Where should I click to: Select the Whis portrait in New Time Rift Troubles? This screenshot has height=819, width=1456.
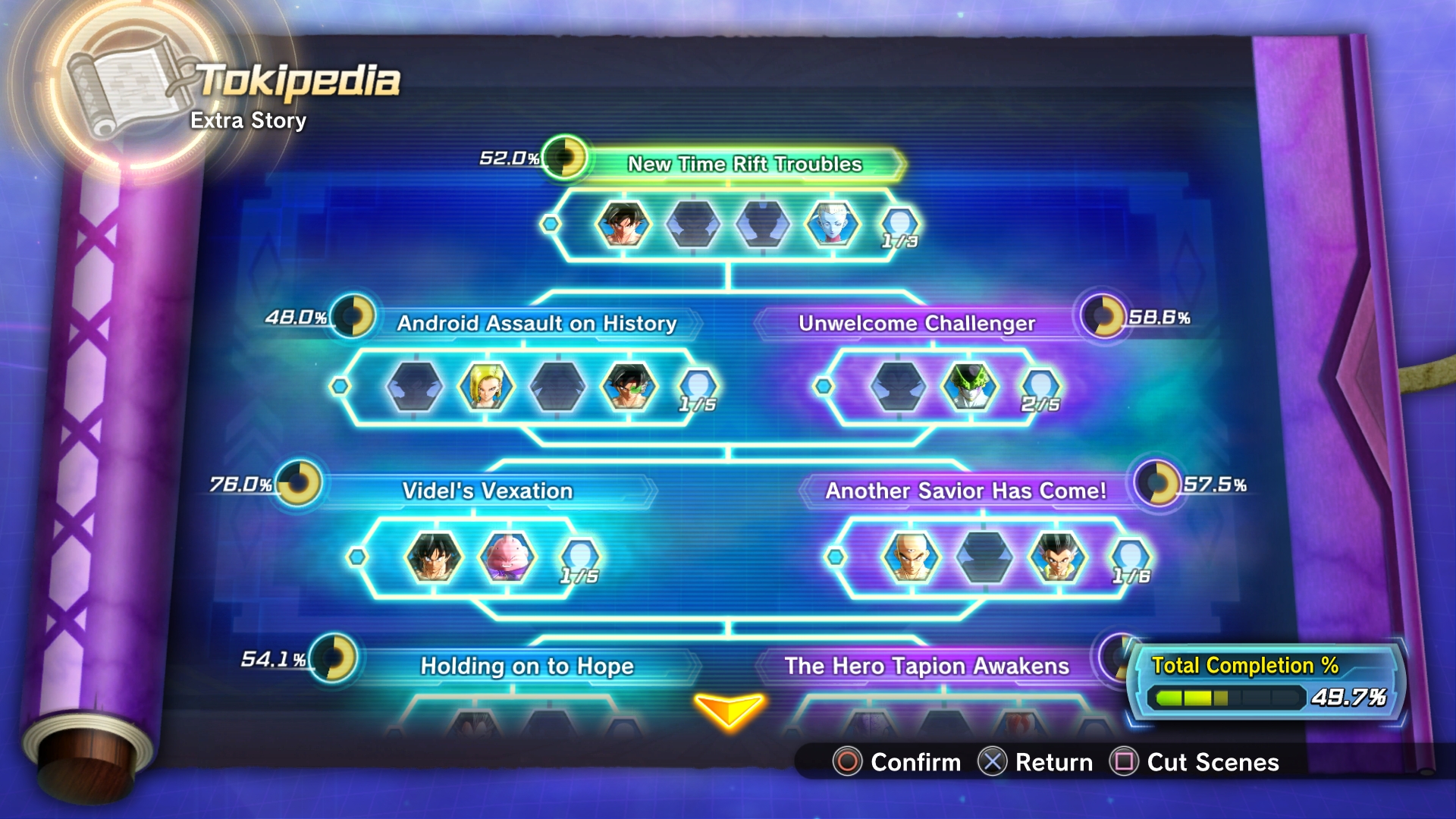(x=832, y=224)
